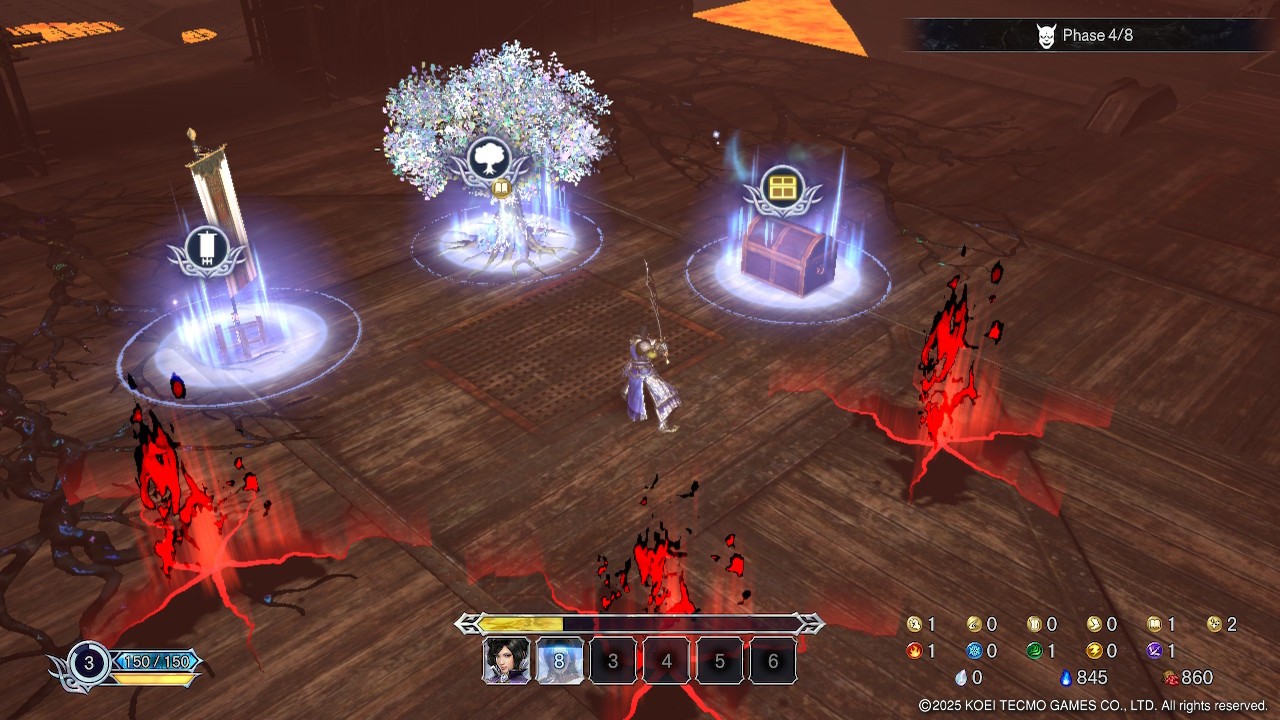Select the empty slot numbered 5

[719, 661]
